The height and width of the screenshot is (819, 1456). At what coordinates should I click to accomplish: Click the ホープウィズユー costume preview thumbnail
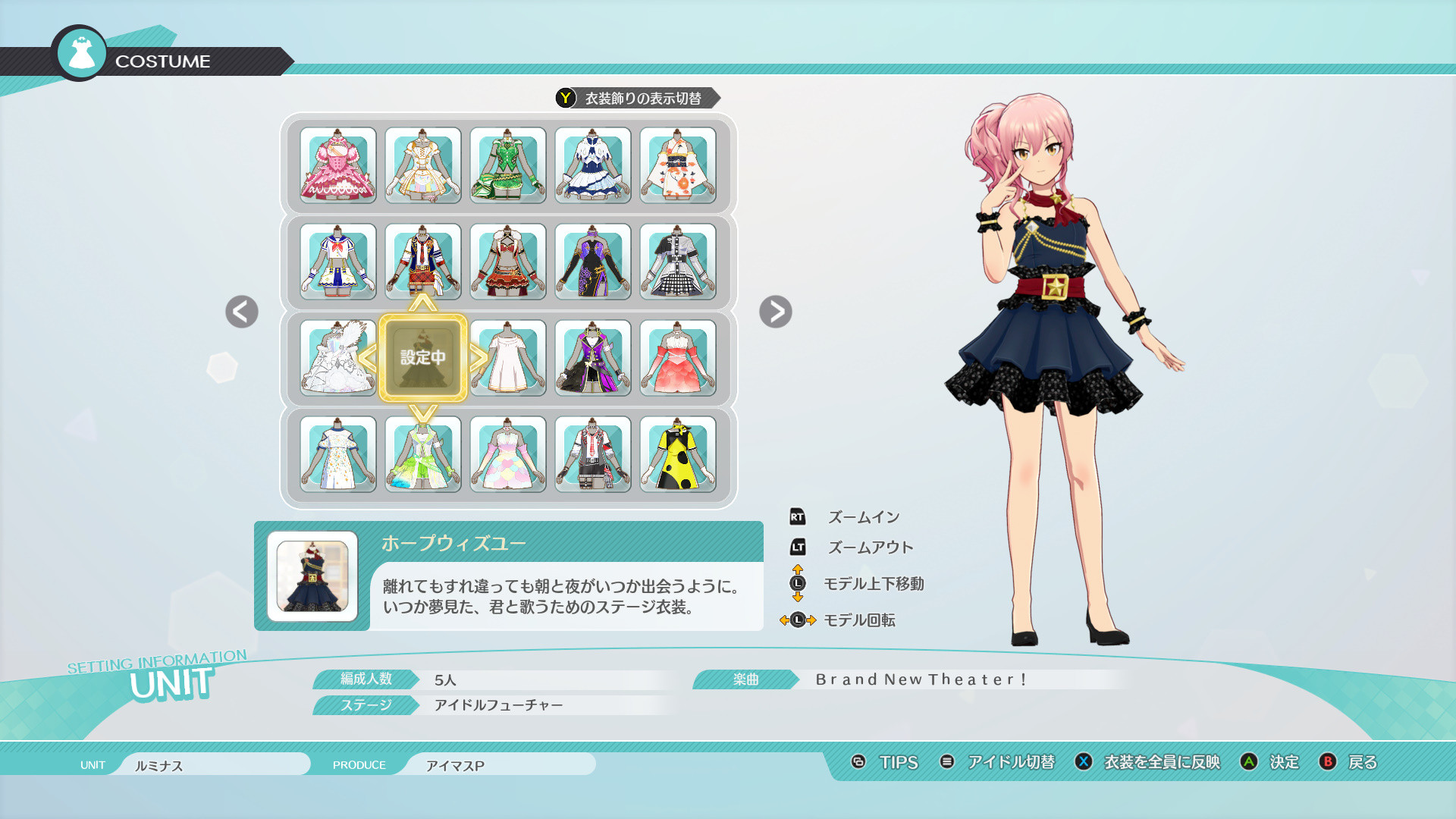pyautogui.click(x=312, y=576)
